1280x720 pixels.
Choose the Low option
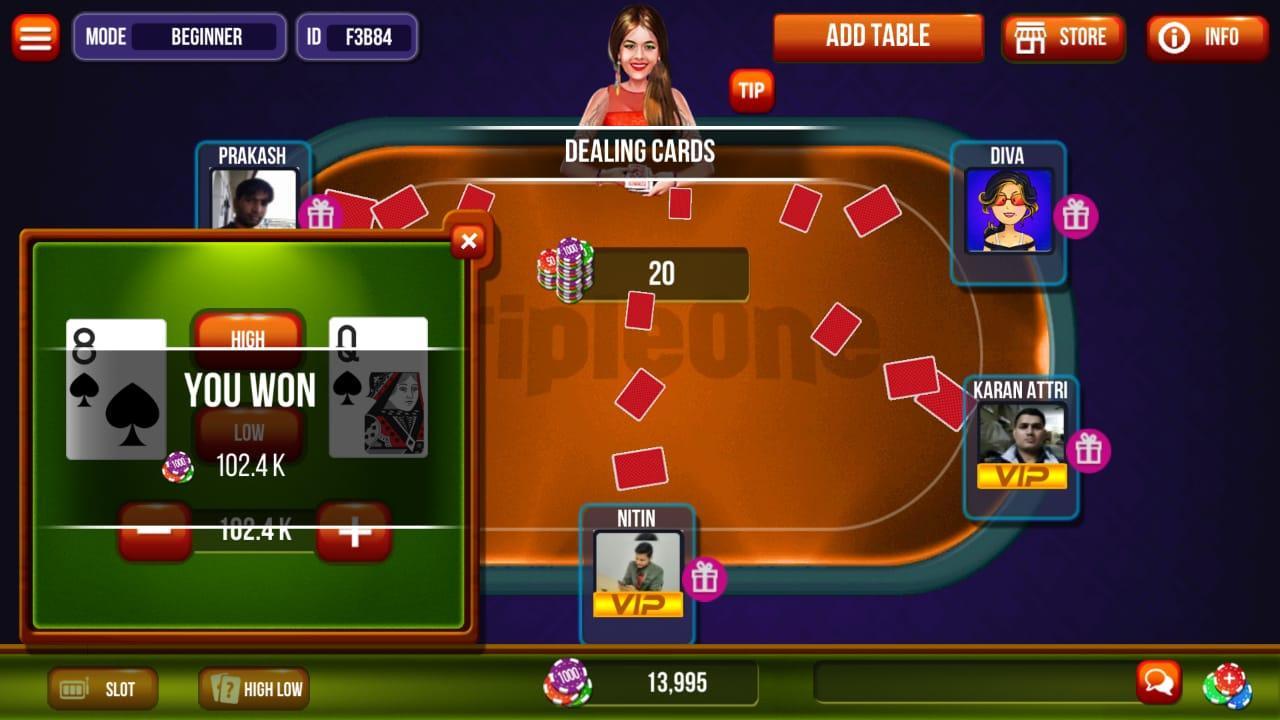click(x=248, y=434)
